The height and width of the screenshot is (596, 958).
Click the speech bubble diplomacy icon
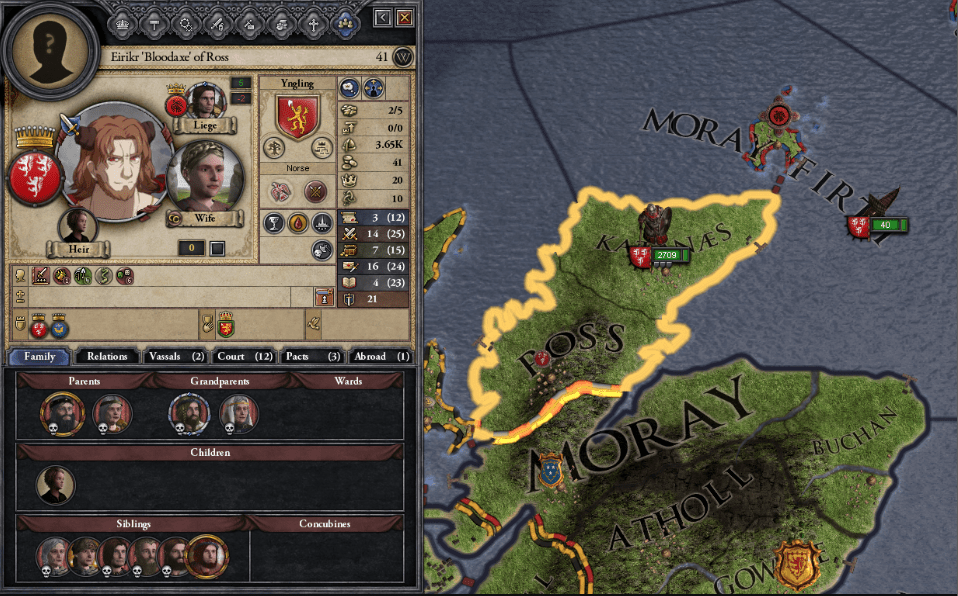(x=348, y=88)
